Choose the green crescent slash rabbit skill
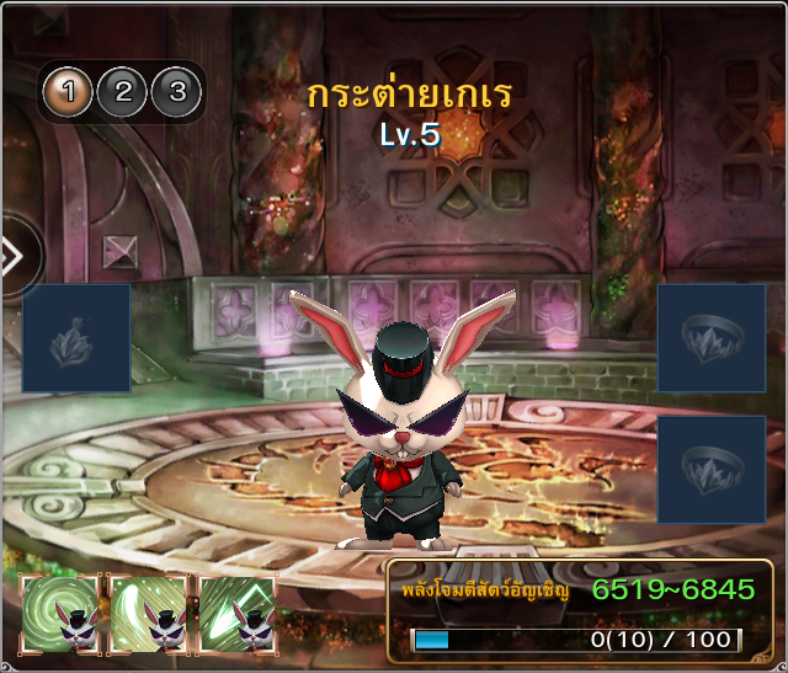Image resolution: width=788 pixels, height=673 pixels. (x=149, y=614)
